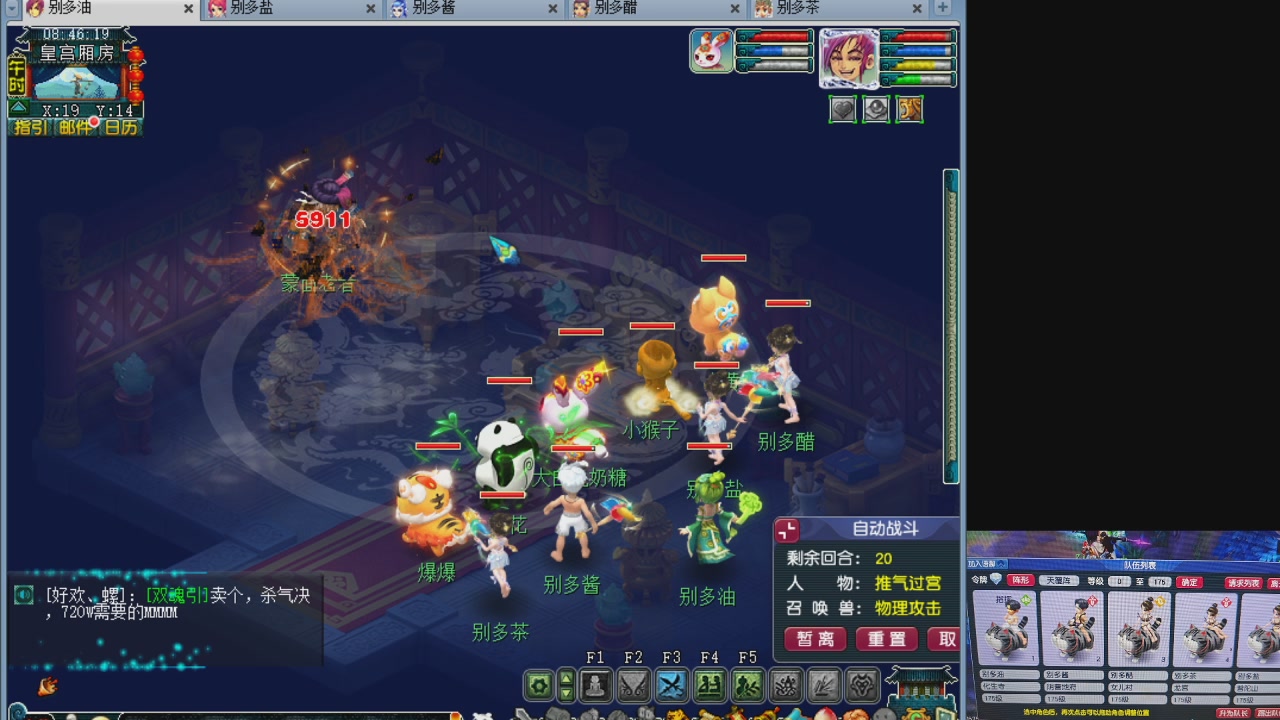Click 暂离 in the auto-battle panel

click(815, 639)
